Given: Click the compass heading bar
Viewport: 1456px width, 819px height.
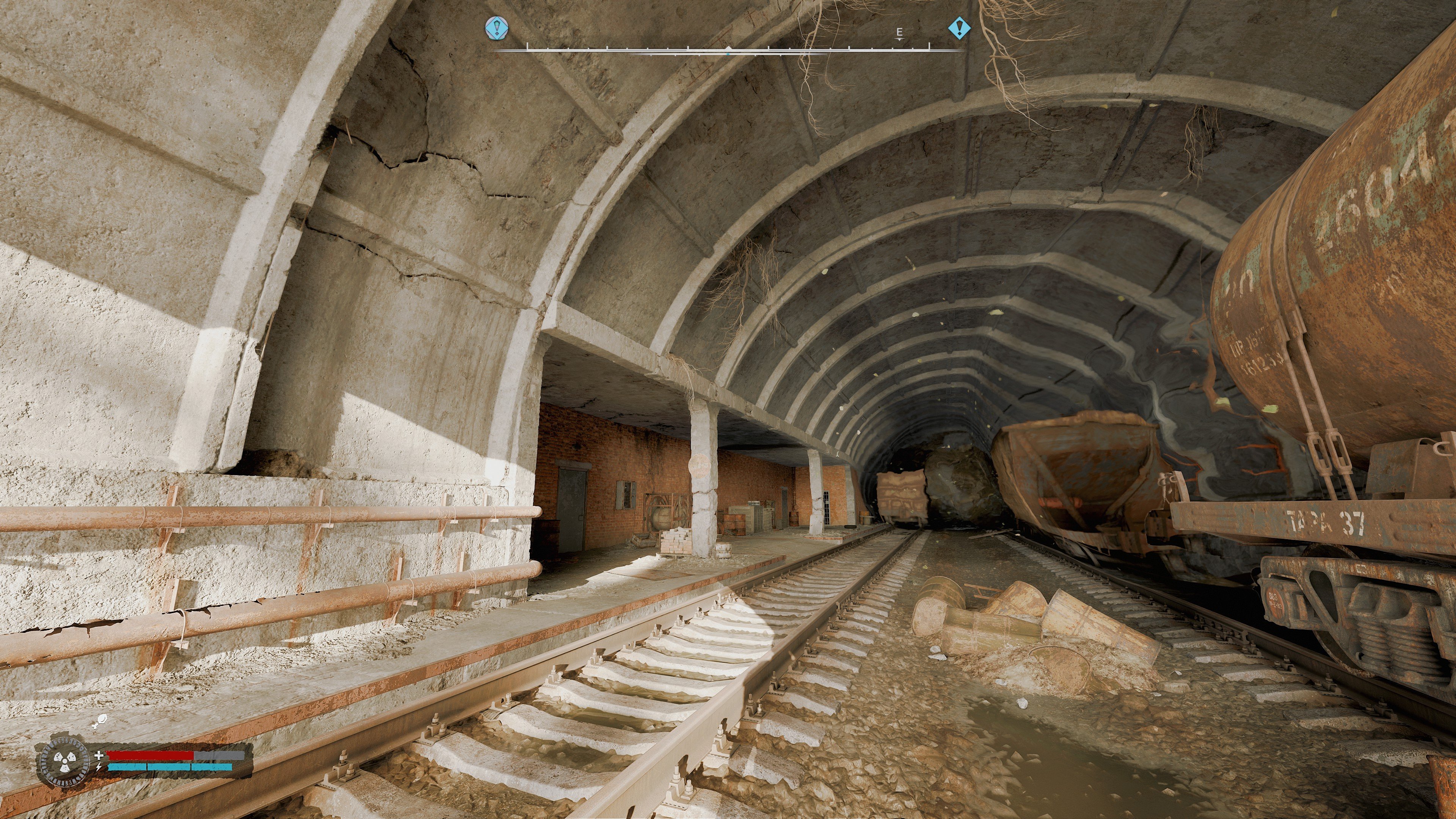Looking at the screenshot, I should tap(728, 50).
